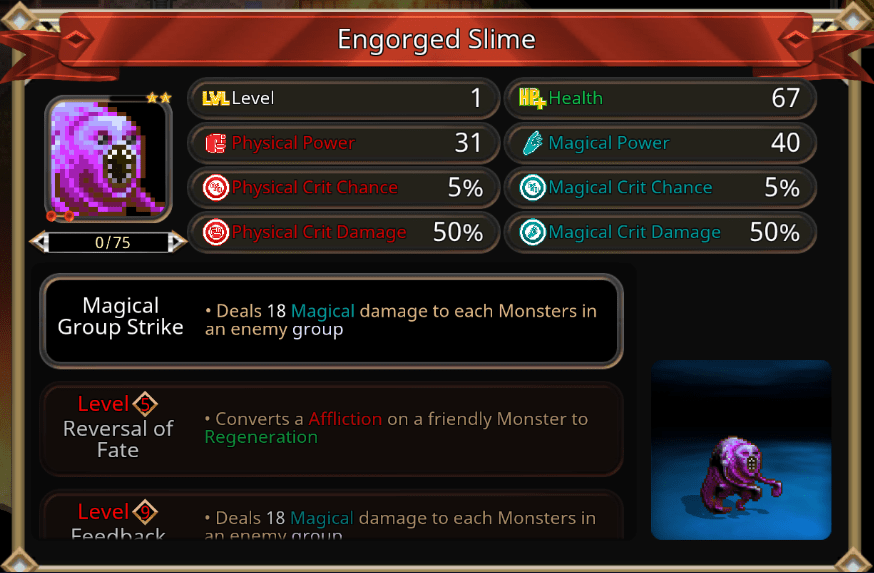Click the Engorged Slime portrait
Screen dimensions: 874x573
pos(108,160)
